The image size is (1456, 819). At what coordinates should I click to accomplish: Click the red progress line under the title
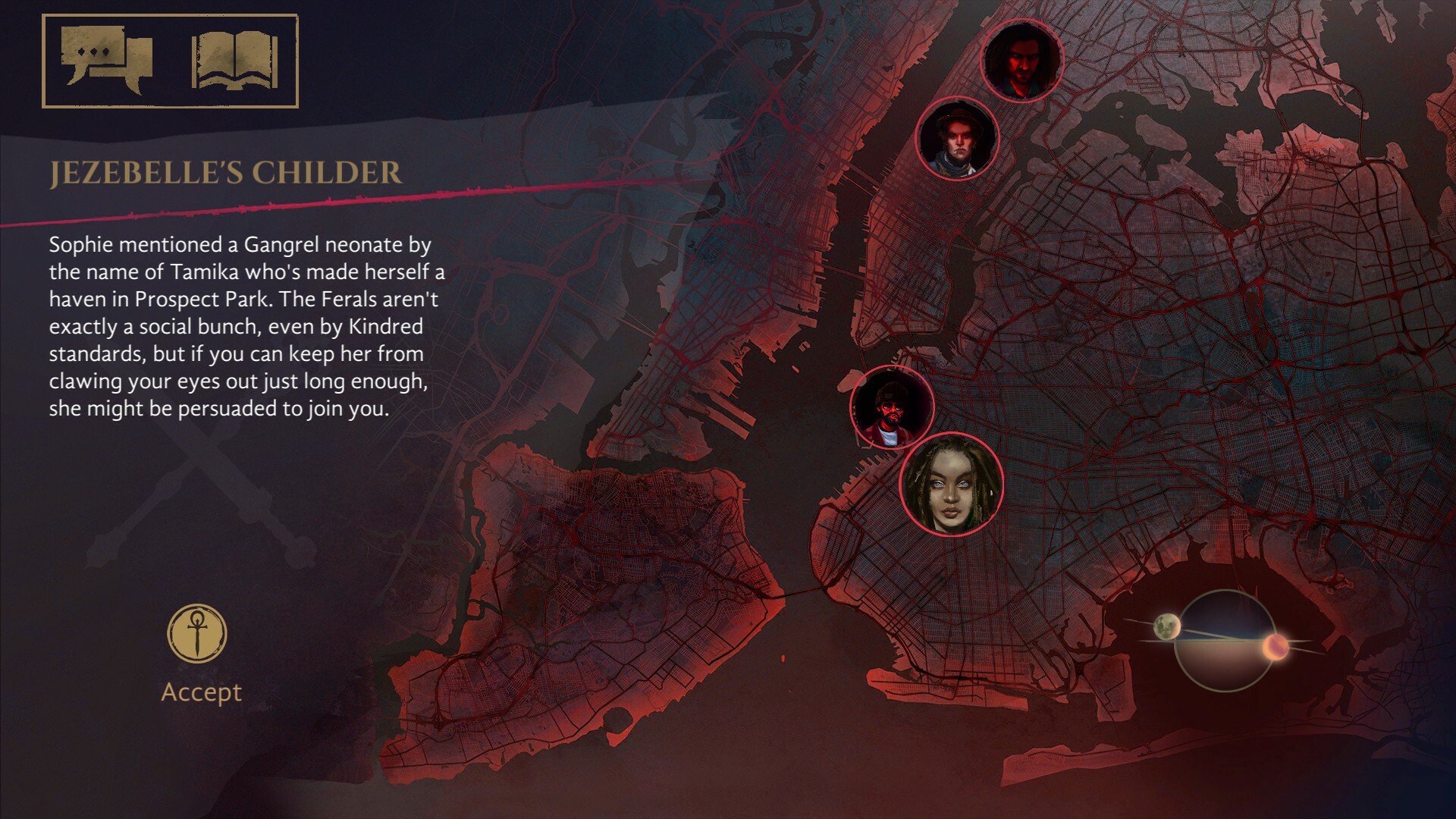[x=227, y=210]
